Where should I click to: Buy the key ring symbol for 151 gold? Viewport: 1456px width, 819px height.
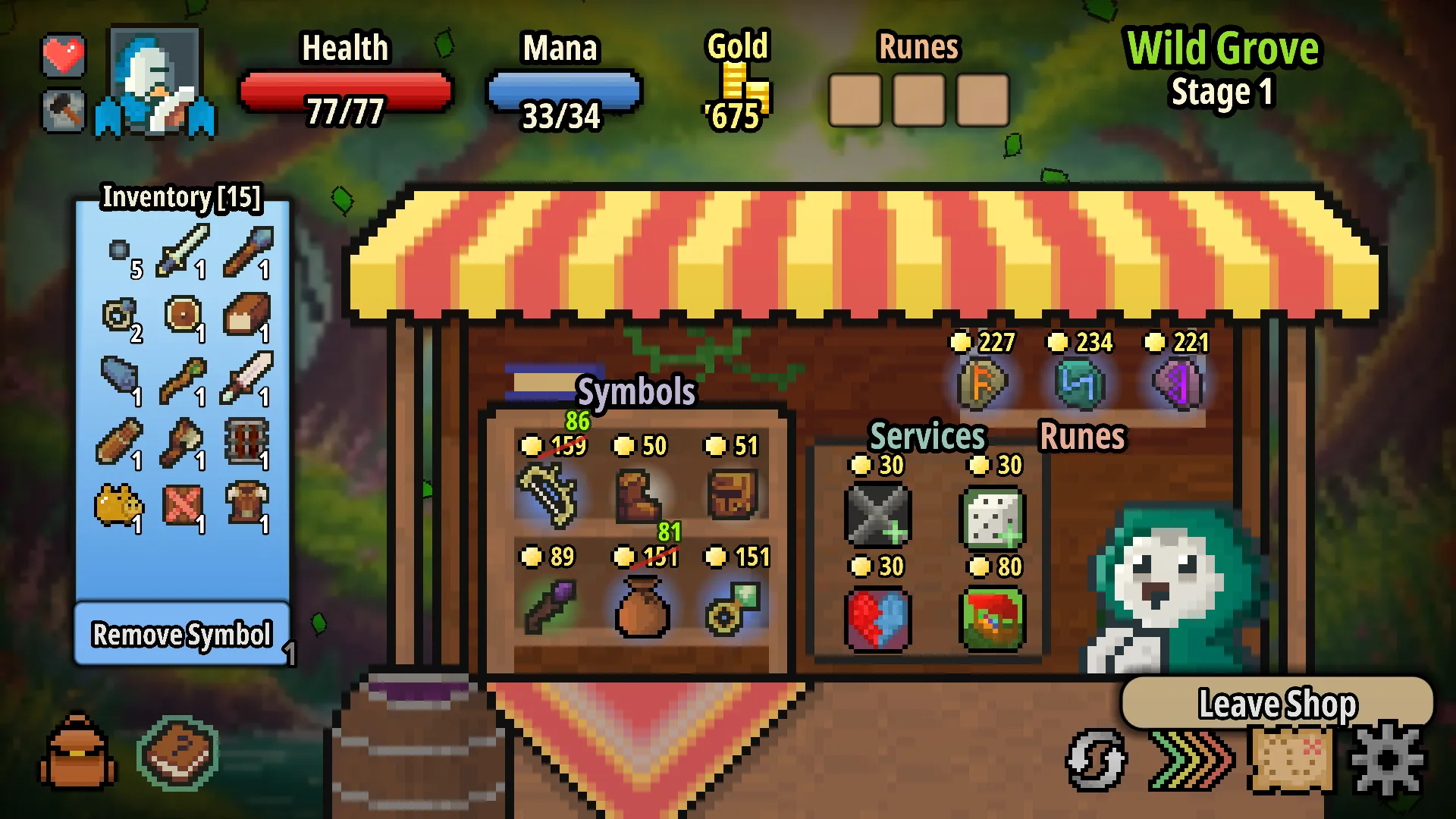pyautogui.click(x=733, y=607)
